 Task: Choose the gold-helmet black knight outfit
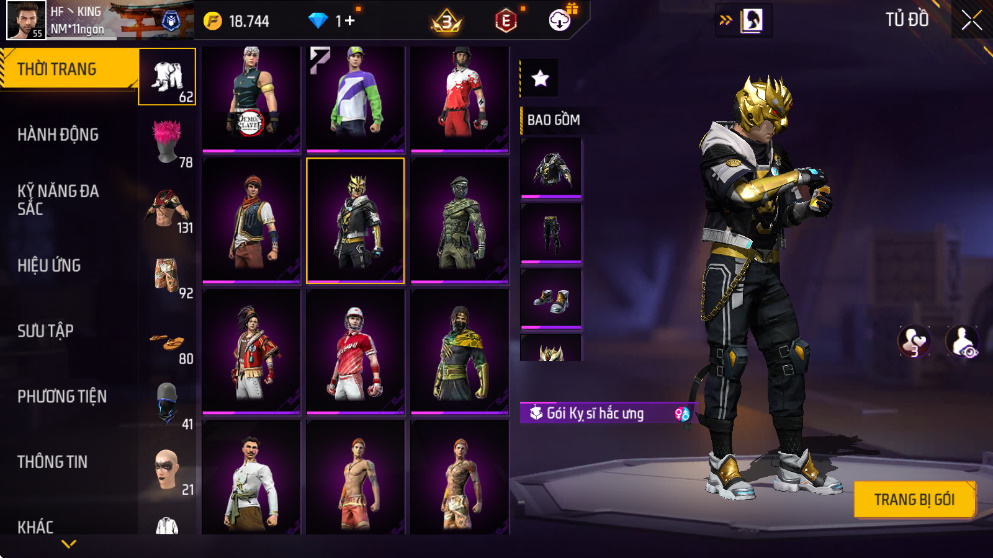click(355, 220)
